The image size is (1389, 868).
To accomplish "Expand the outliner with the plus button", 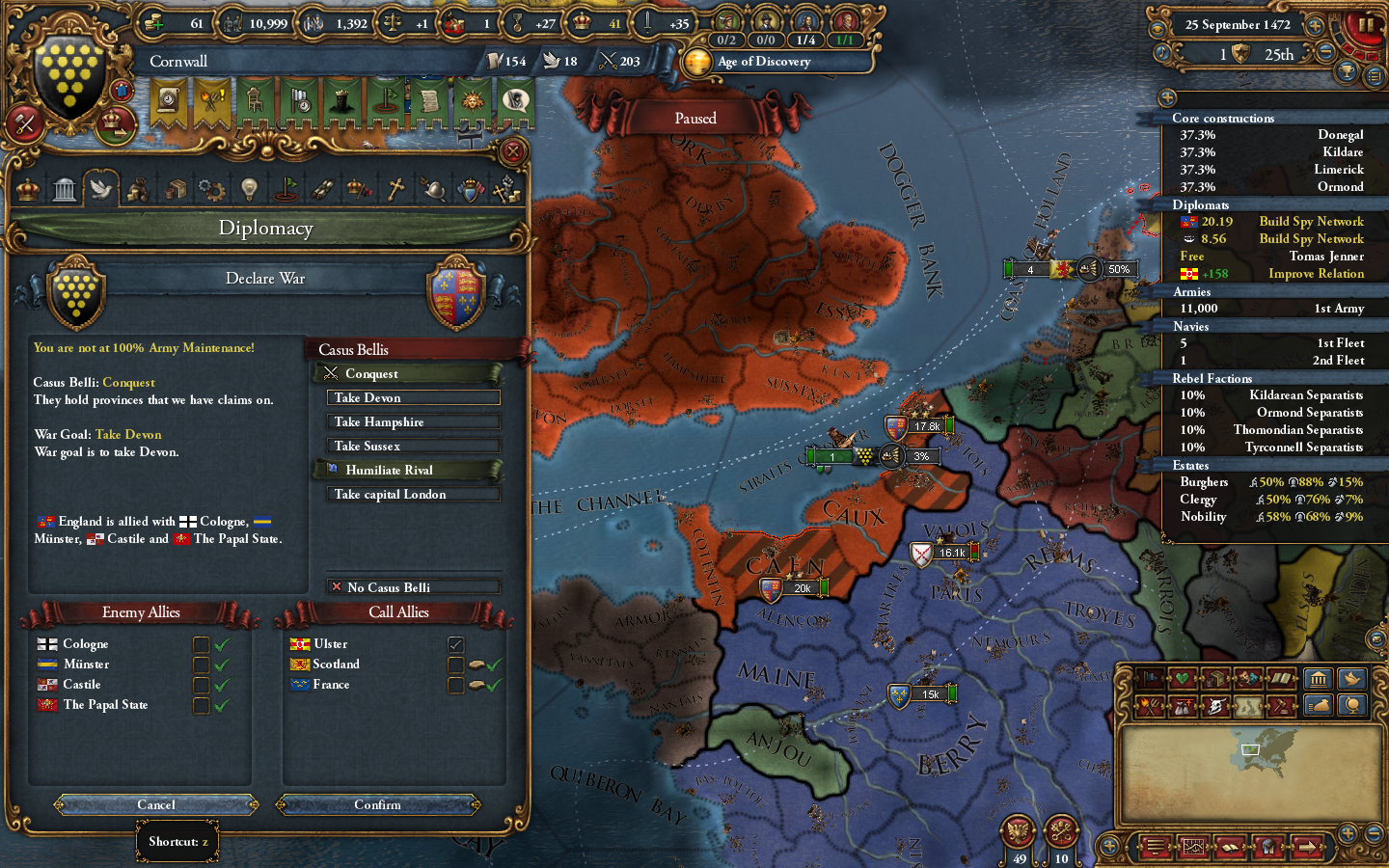I will click(x=1169, y=97).
